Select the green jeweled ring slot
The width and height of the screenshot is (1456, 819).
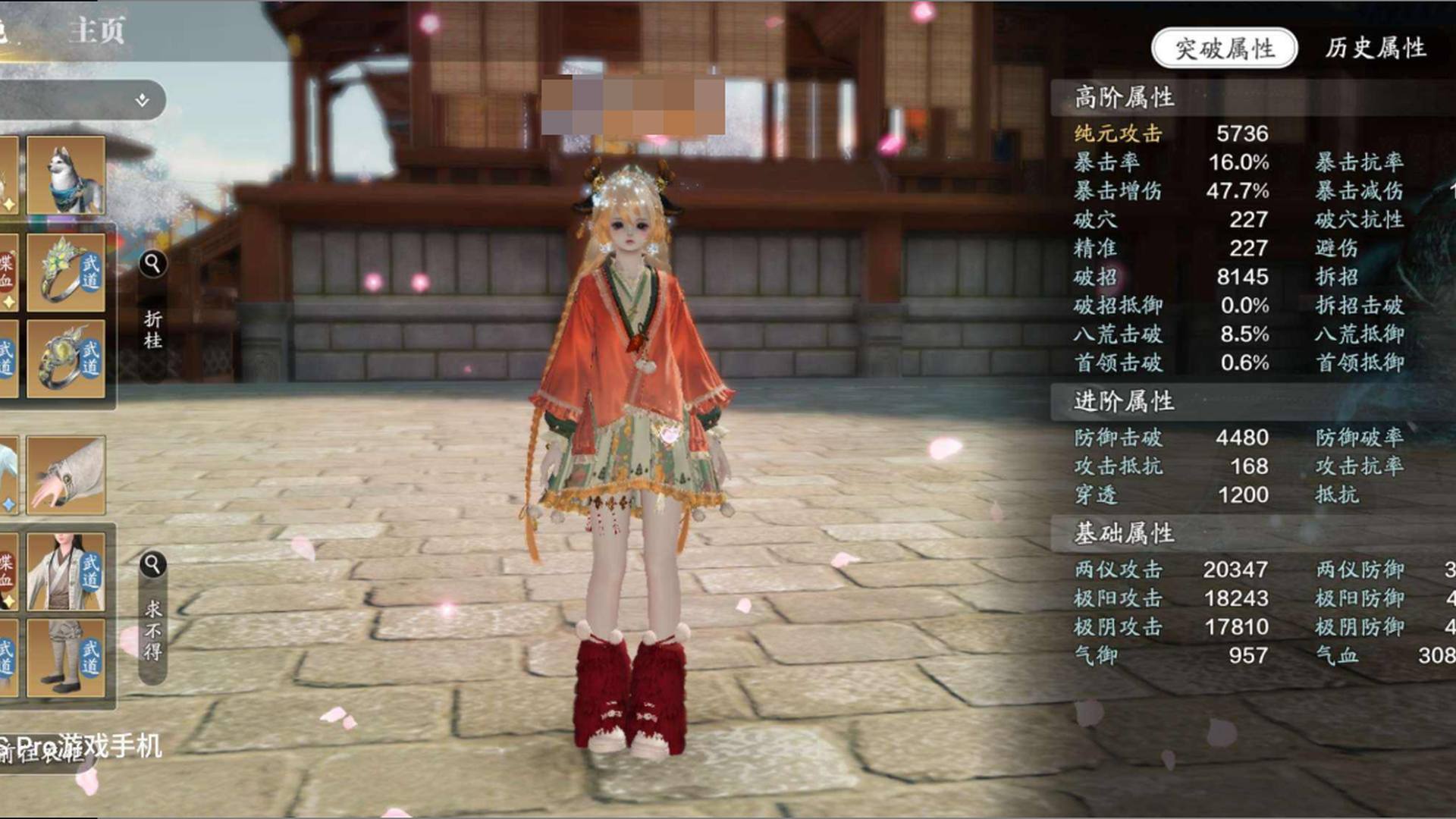pos(66,273)
